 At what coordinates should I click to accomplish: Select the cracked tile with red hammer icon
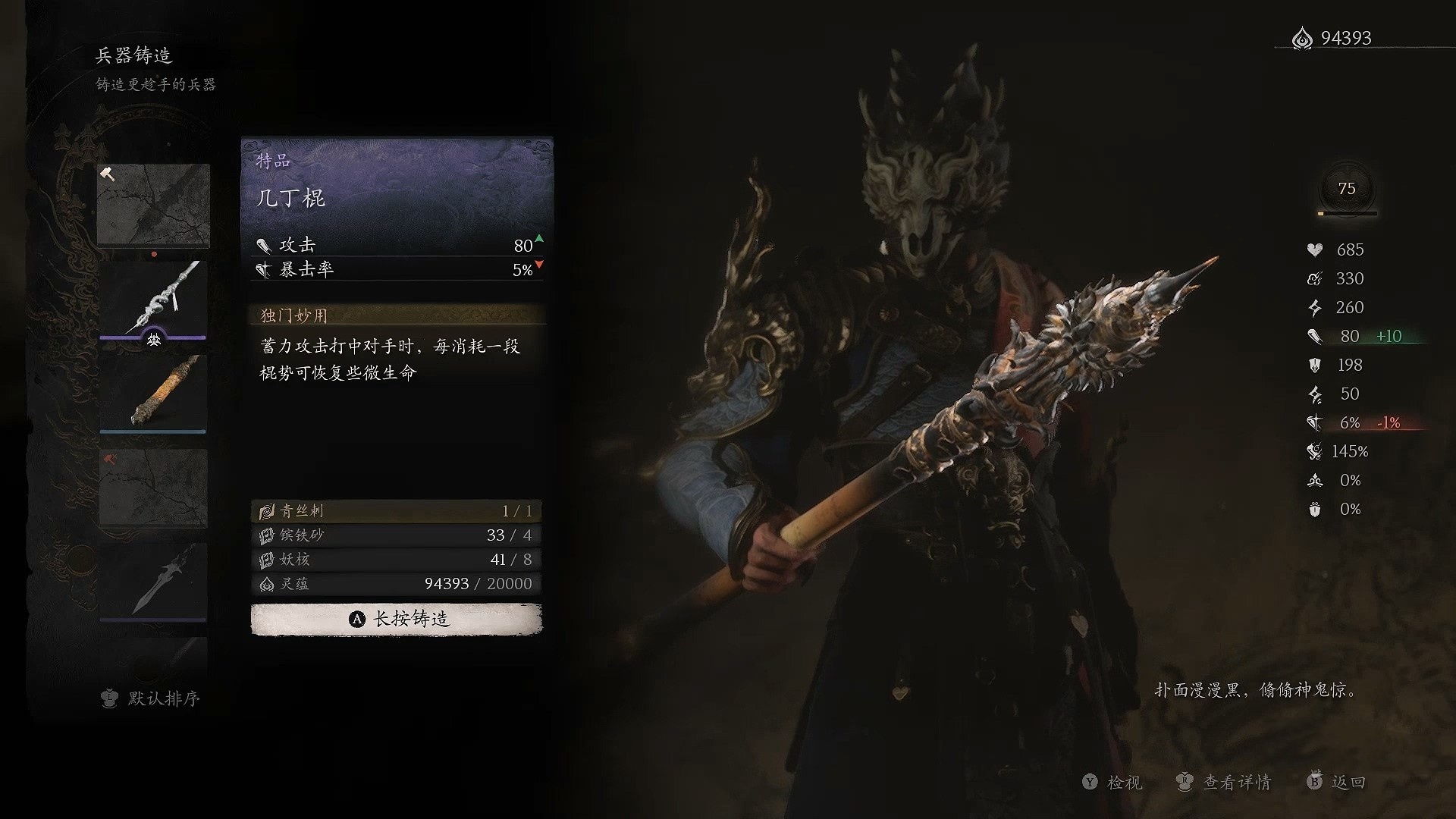click(153, 488)
